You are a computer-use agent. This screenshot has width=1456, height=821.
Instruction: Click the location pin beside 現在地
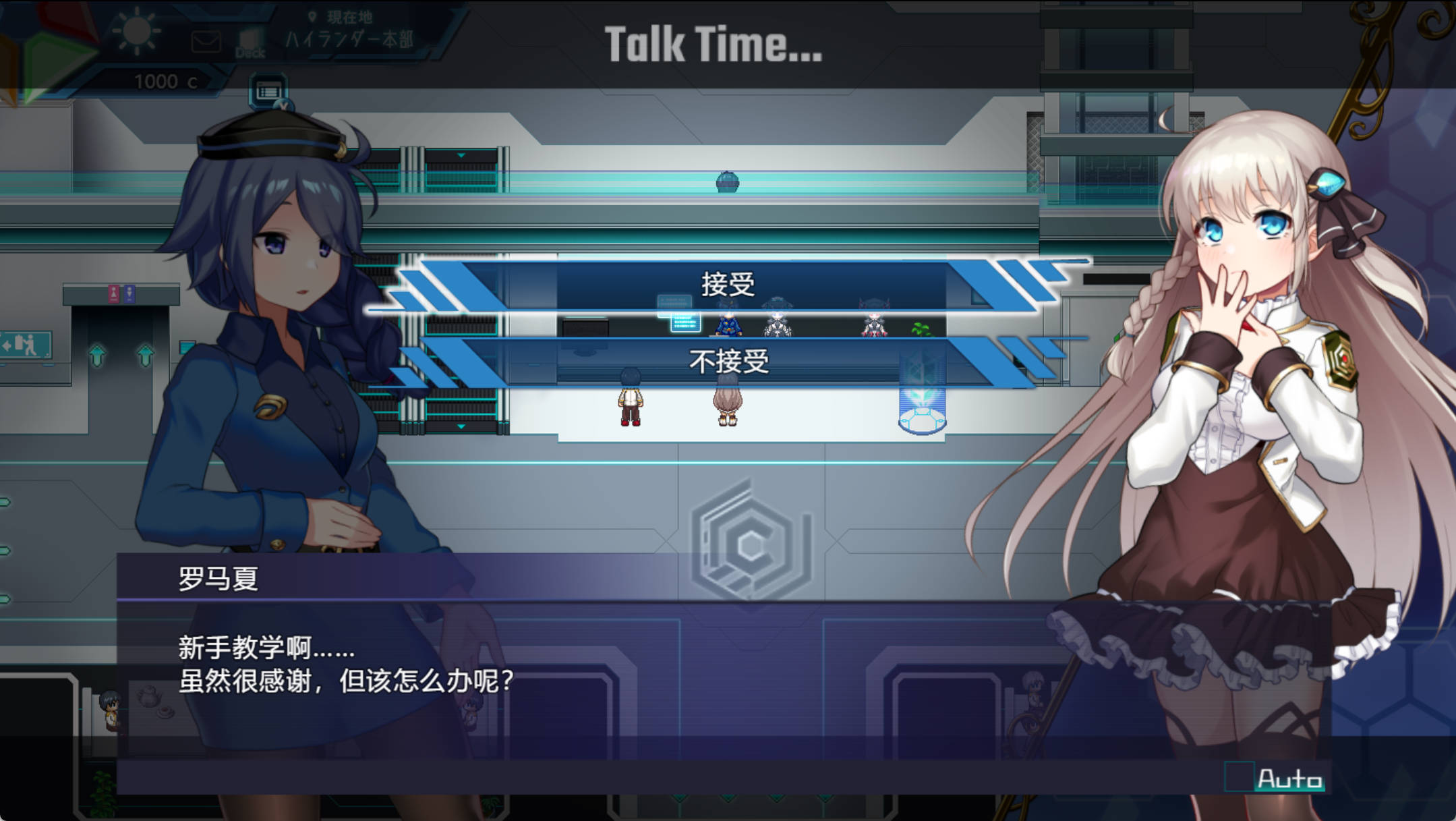coord(311,15)
